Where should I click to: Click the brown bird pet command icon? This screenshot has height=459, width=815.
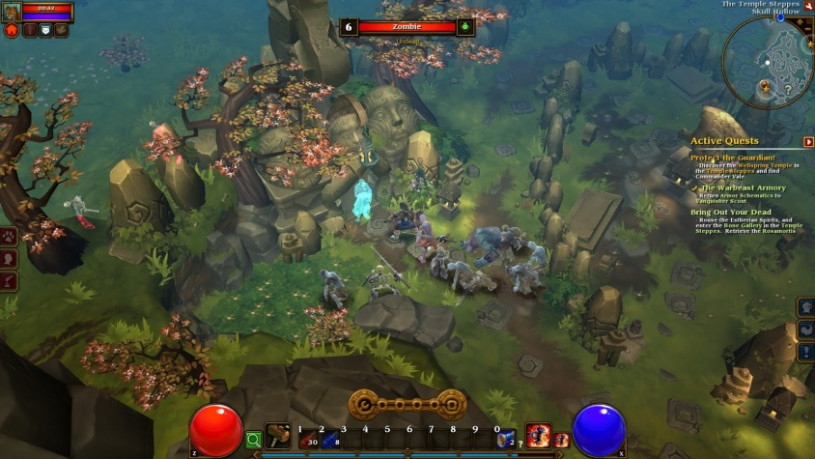point(61,30)
